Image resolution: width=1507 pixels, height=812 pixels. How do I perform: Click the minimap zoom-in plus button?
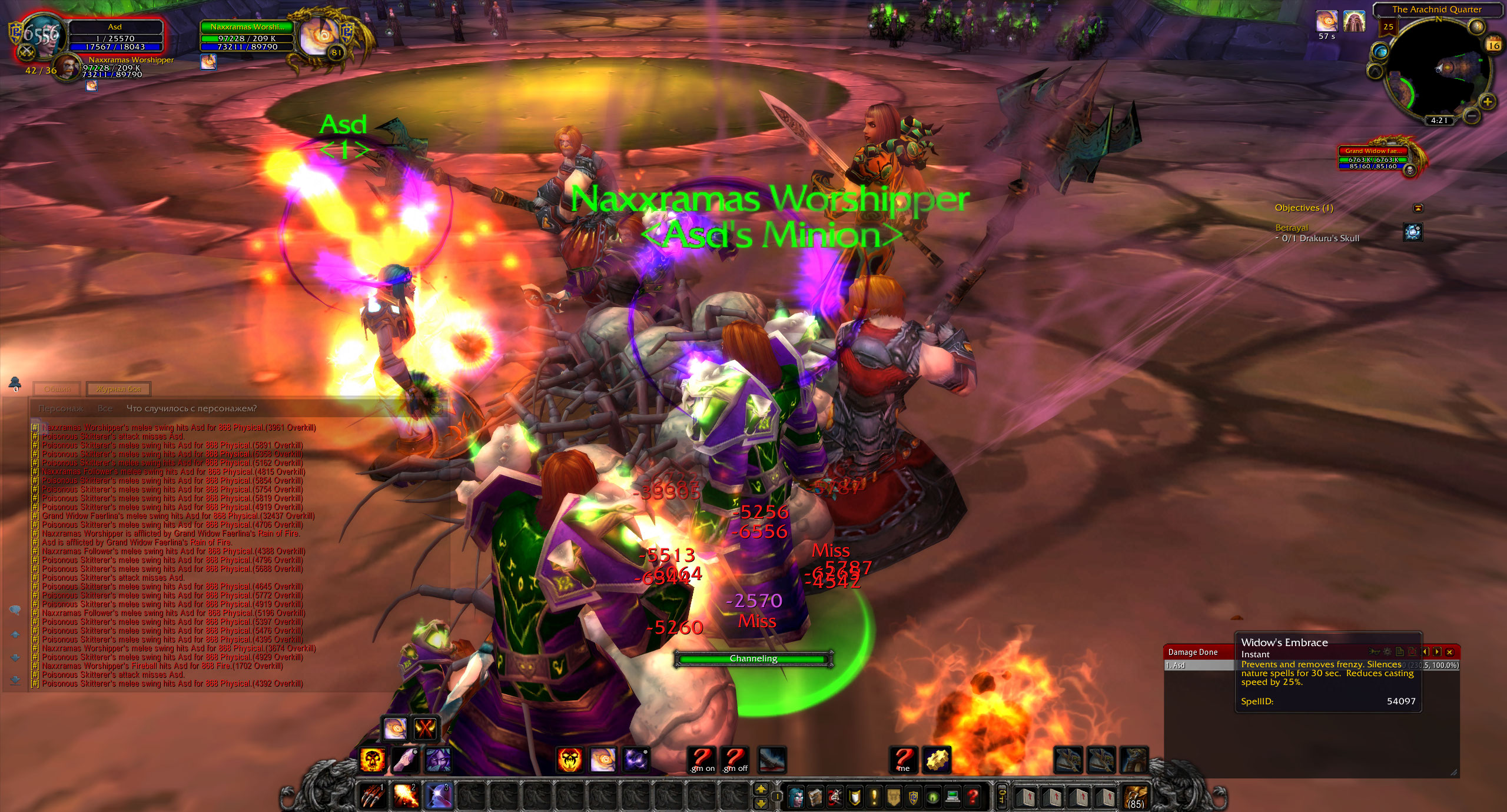click(x=1488, y=102)
